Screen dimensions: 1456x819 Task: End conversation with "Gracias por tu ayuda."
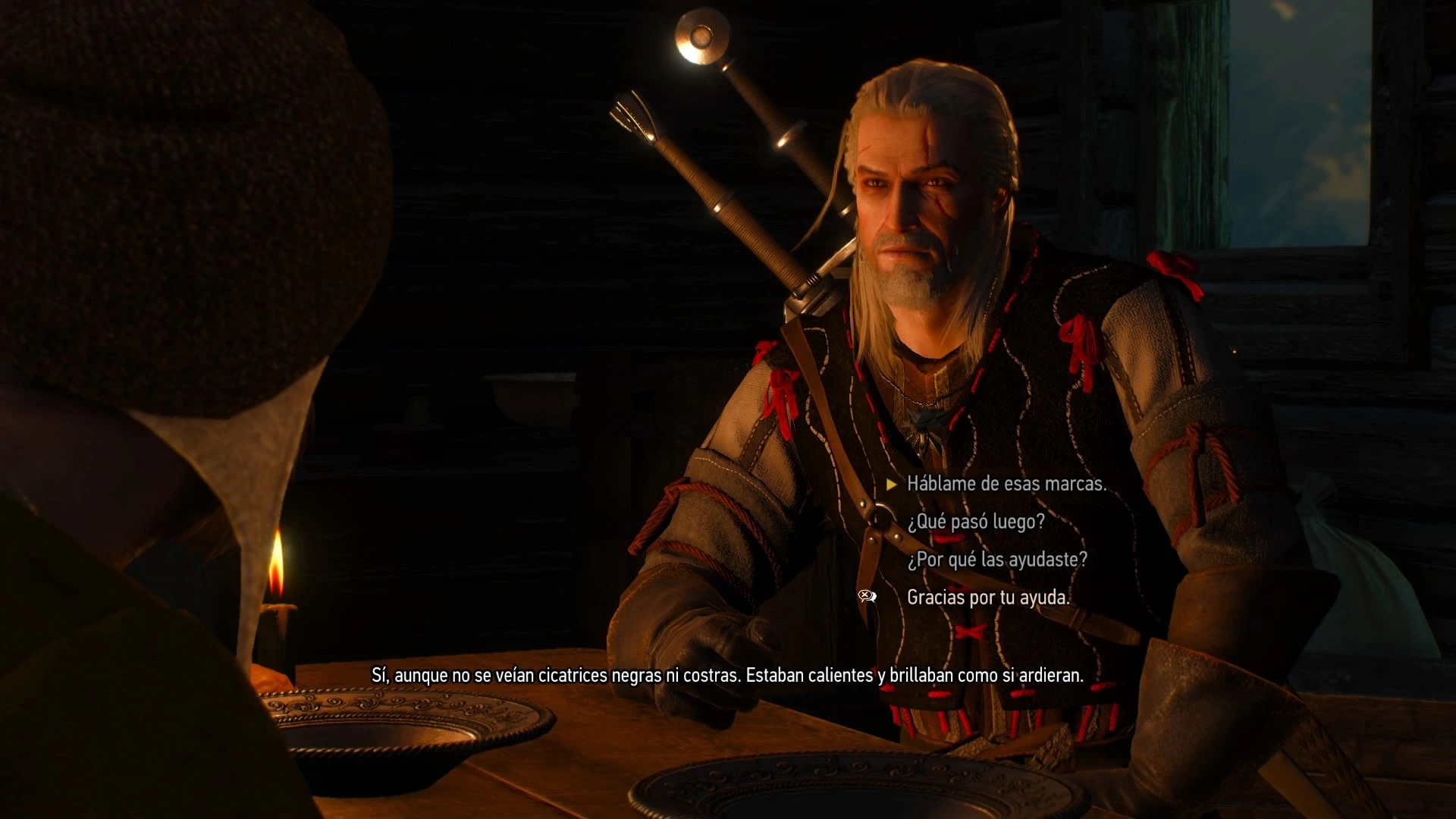click(988, 598)
